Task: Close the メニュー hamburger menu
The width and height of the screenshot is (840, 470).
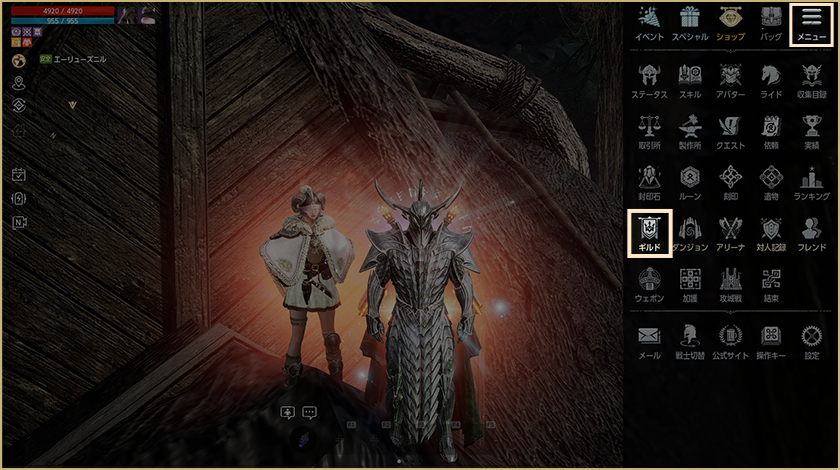Action: coord(811,24)
